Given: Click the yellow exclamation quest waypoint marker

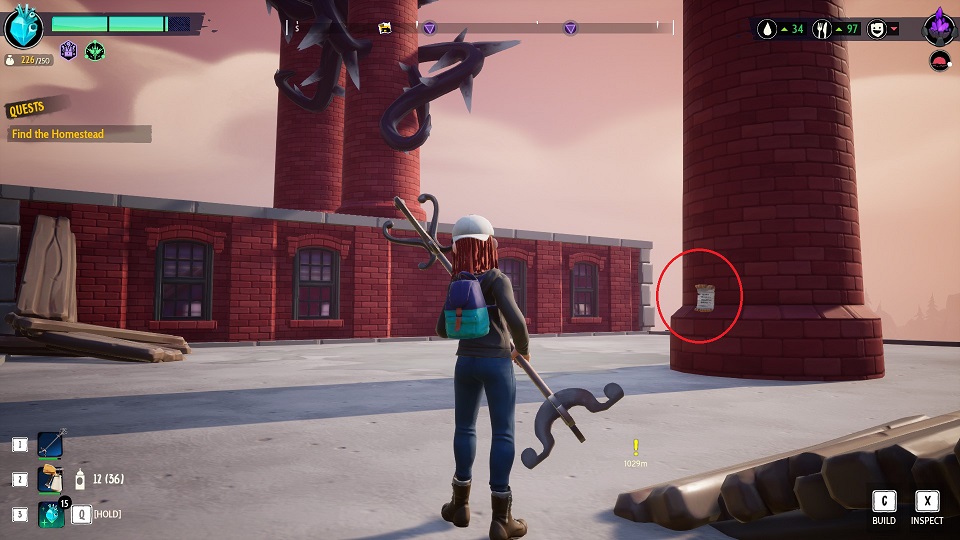Looking at the screenshot, I should (635, 448).
